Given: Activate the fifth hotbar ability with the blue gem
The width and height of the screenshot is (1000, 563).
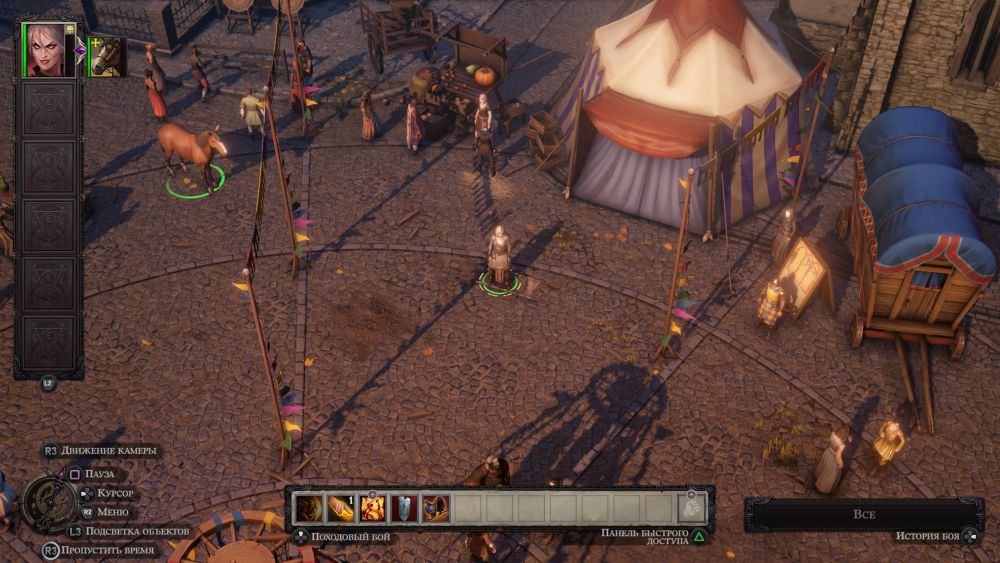Looking at the screenshot, I should 435,508.
